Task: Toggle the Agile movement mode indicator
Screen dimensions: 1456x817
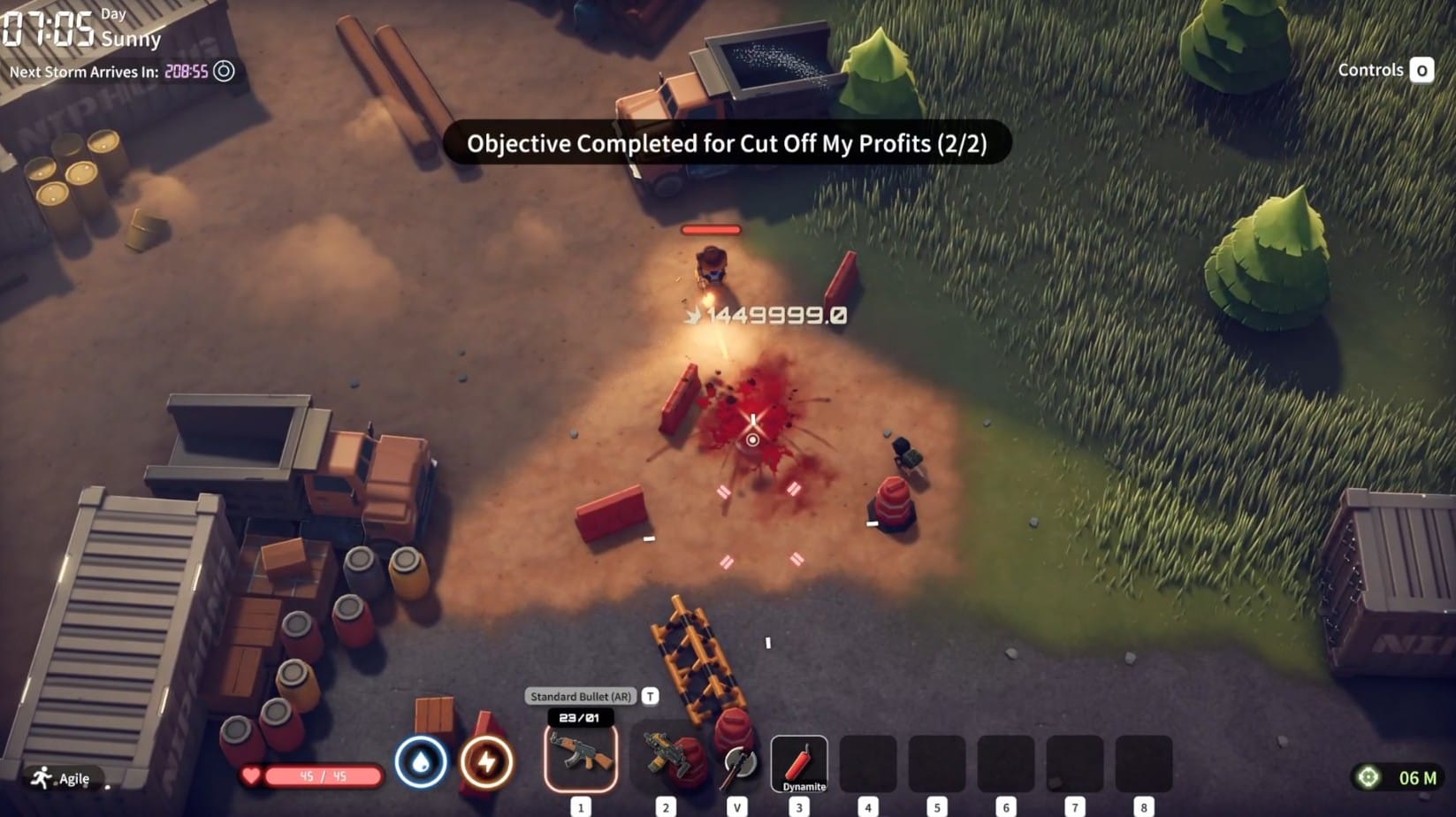Action: click(x=62, y=778)
